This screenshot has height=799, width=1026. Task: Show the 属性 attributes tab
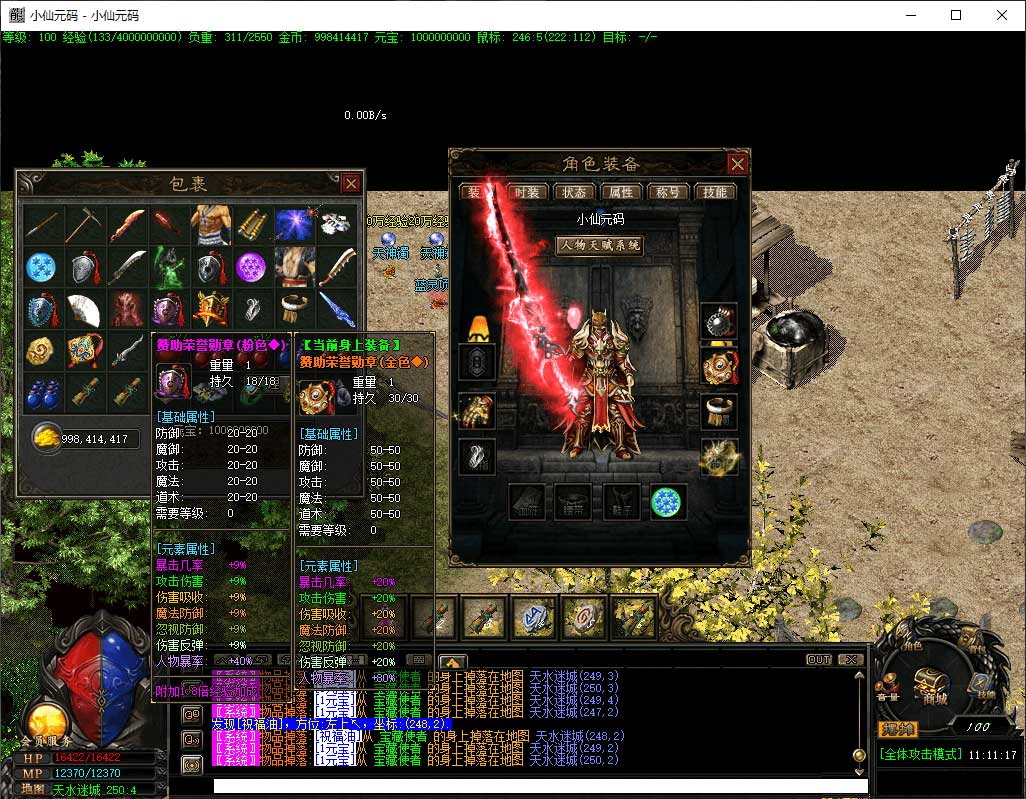tap(621, 192)
